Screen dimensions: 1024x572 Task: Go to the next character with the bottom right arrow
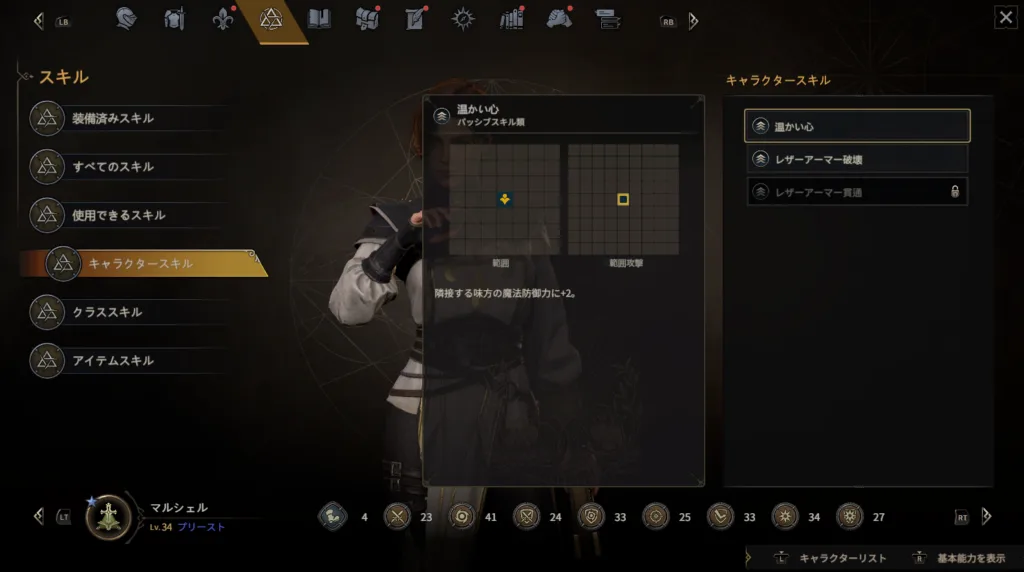point(986,516)
